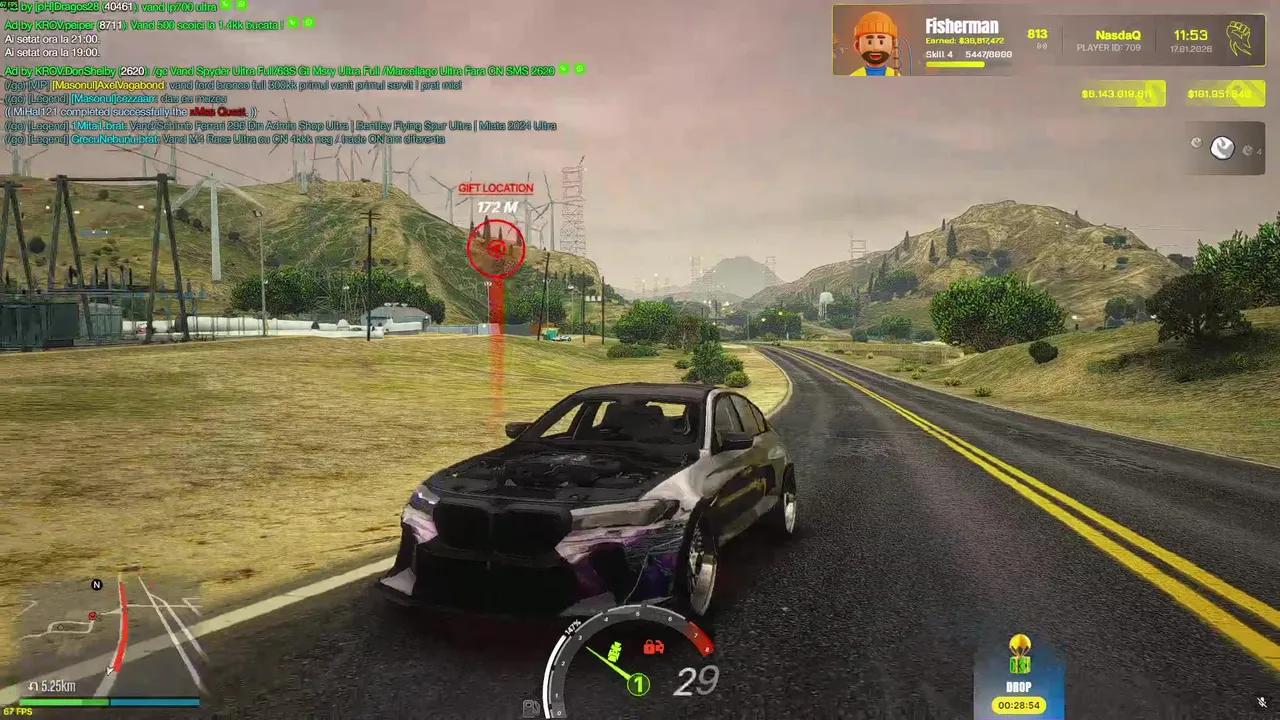The height and width of the screenshot is (720, 1280).
Task: Select the green engine status icon
Action: click(x=616, y=652)
